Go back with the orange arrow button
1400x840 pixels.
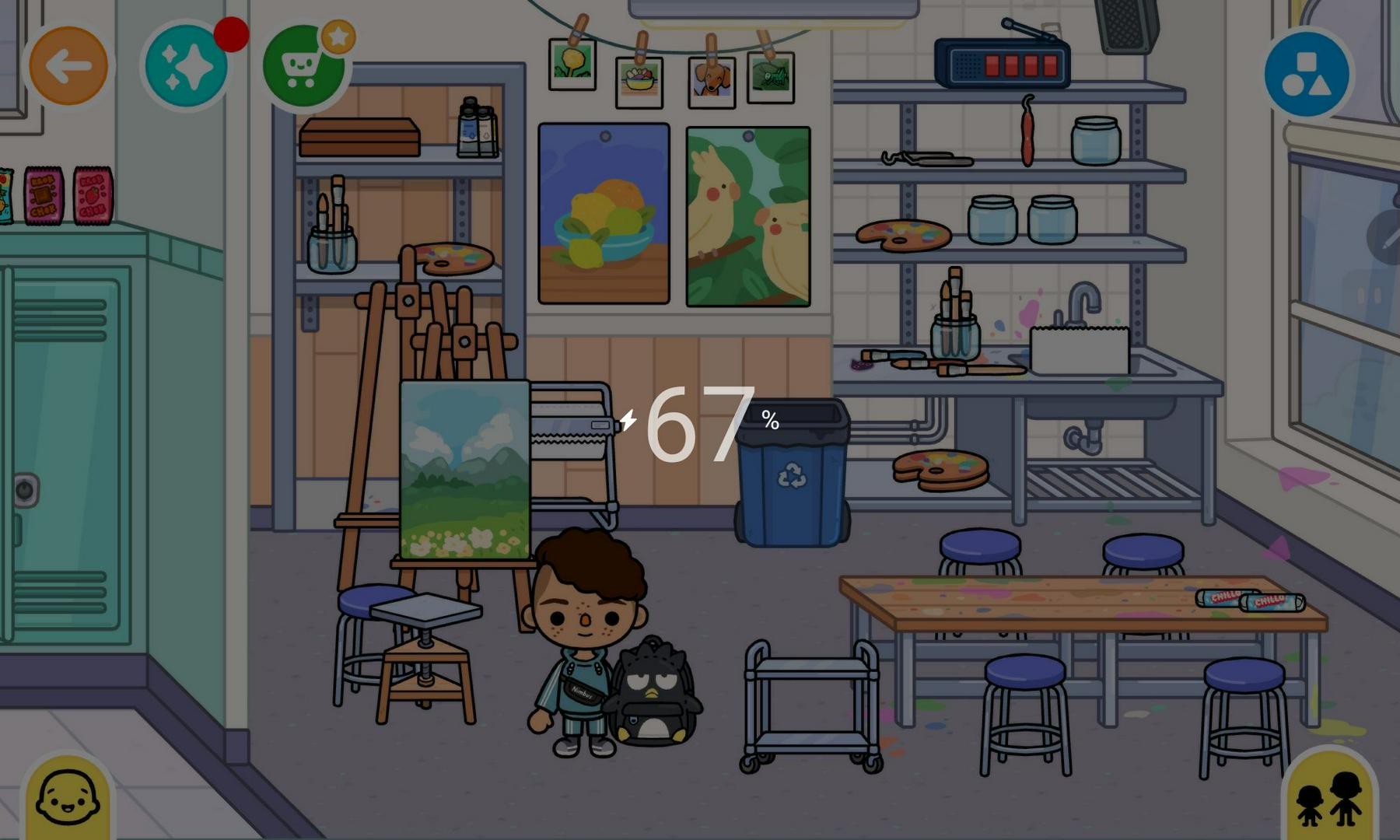(68, 66)
